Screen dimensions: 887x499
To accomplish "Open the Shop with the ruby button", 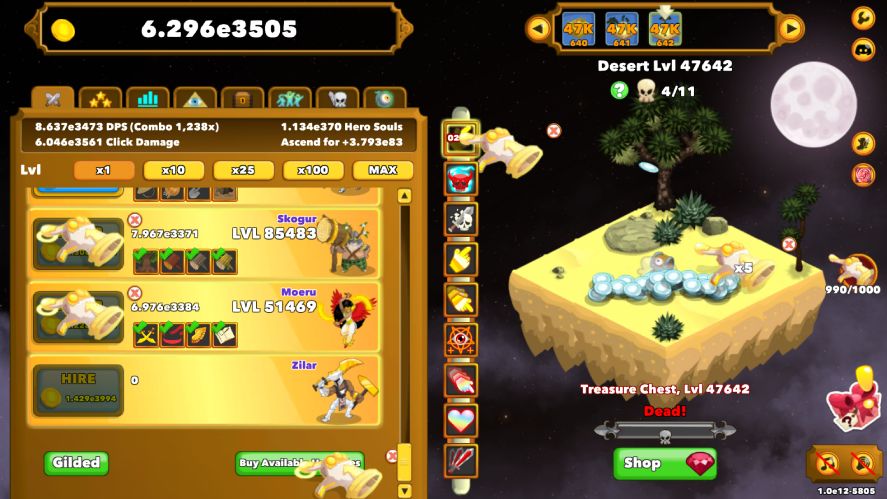I will [x=664, y=463].
